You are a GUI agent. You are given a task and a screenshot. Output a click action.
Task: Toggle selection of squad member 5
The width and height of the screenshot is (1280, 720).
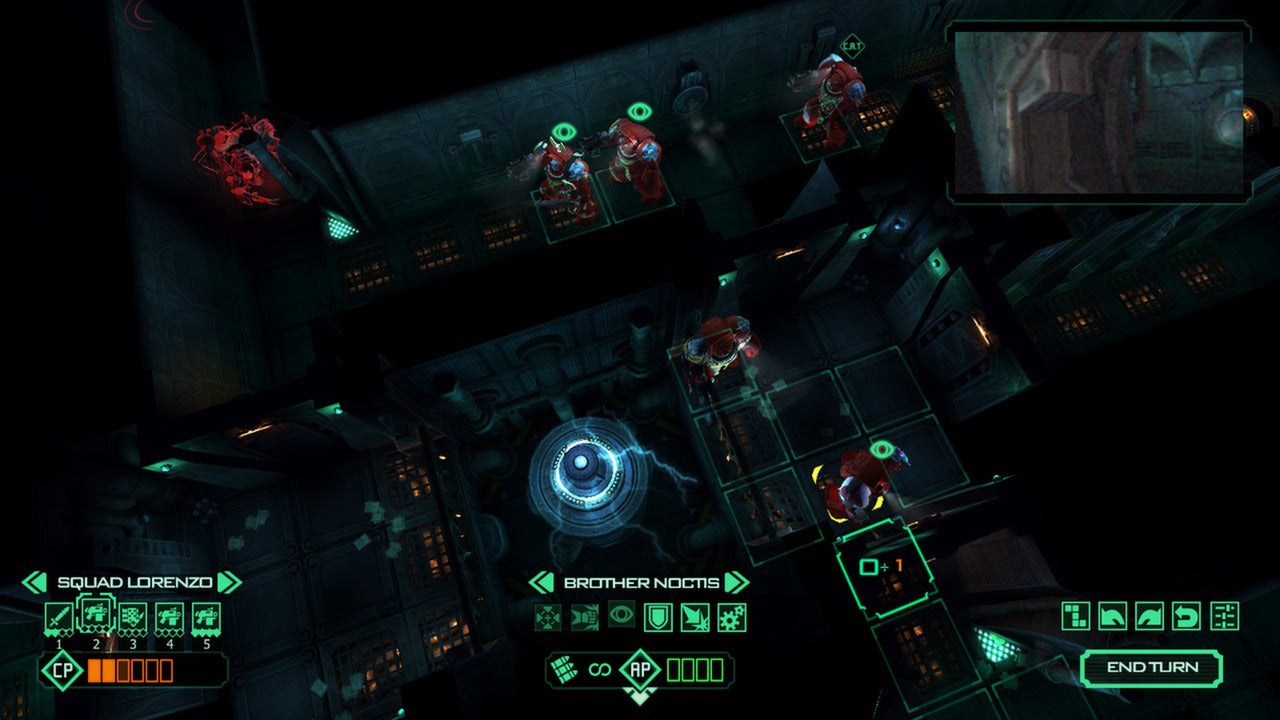[207, 614]
